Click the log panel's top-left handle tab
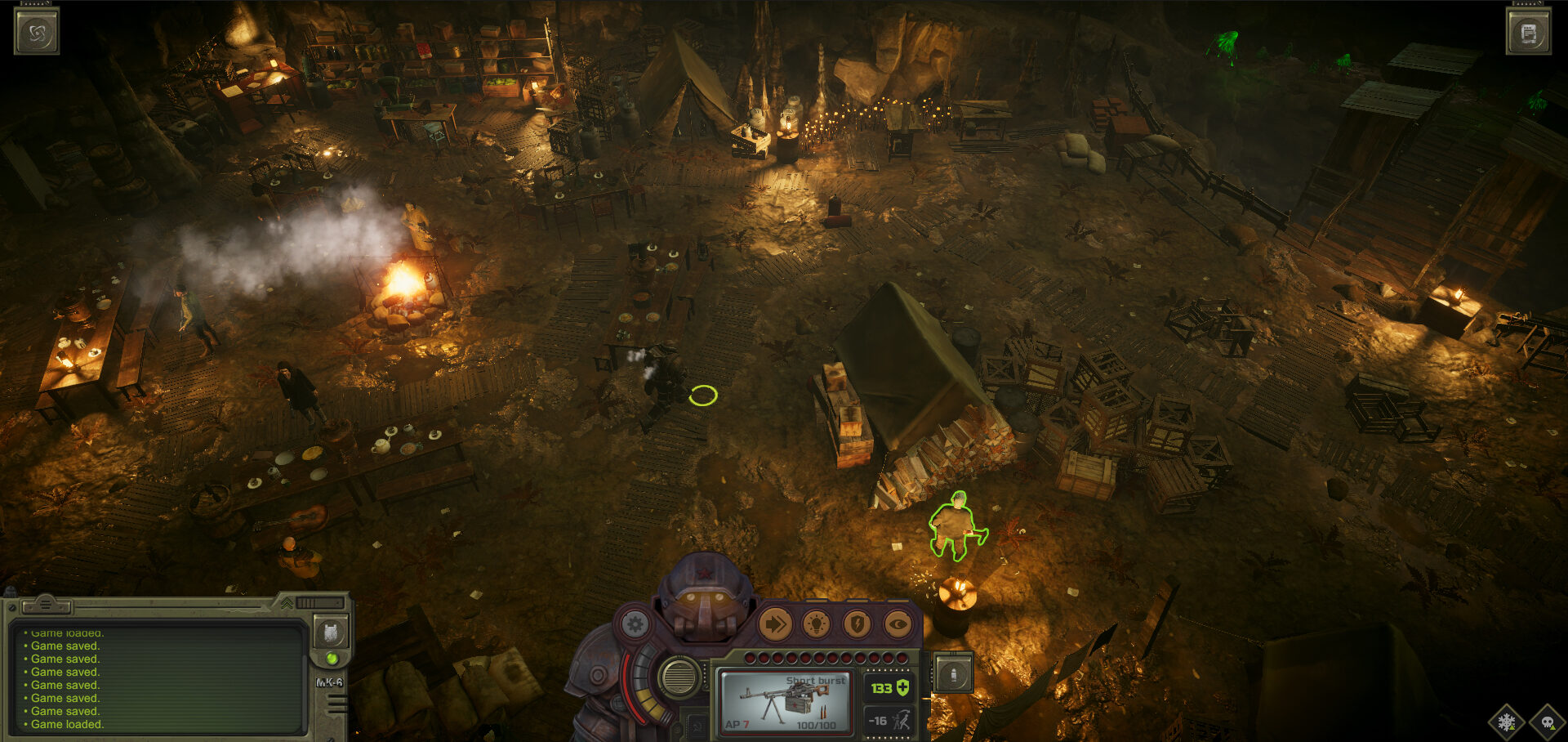1568x742 pixels. coord(46,606)
